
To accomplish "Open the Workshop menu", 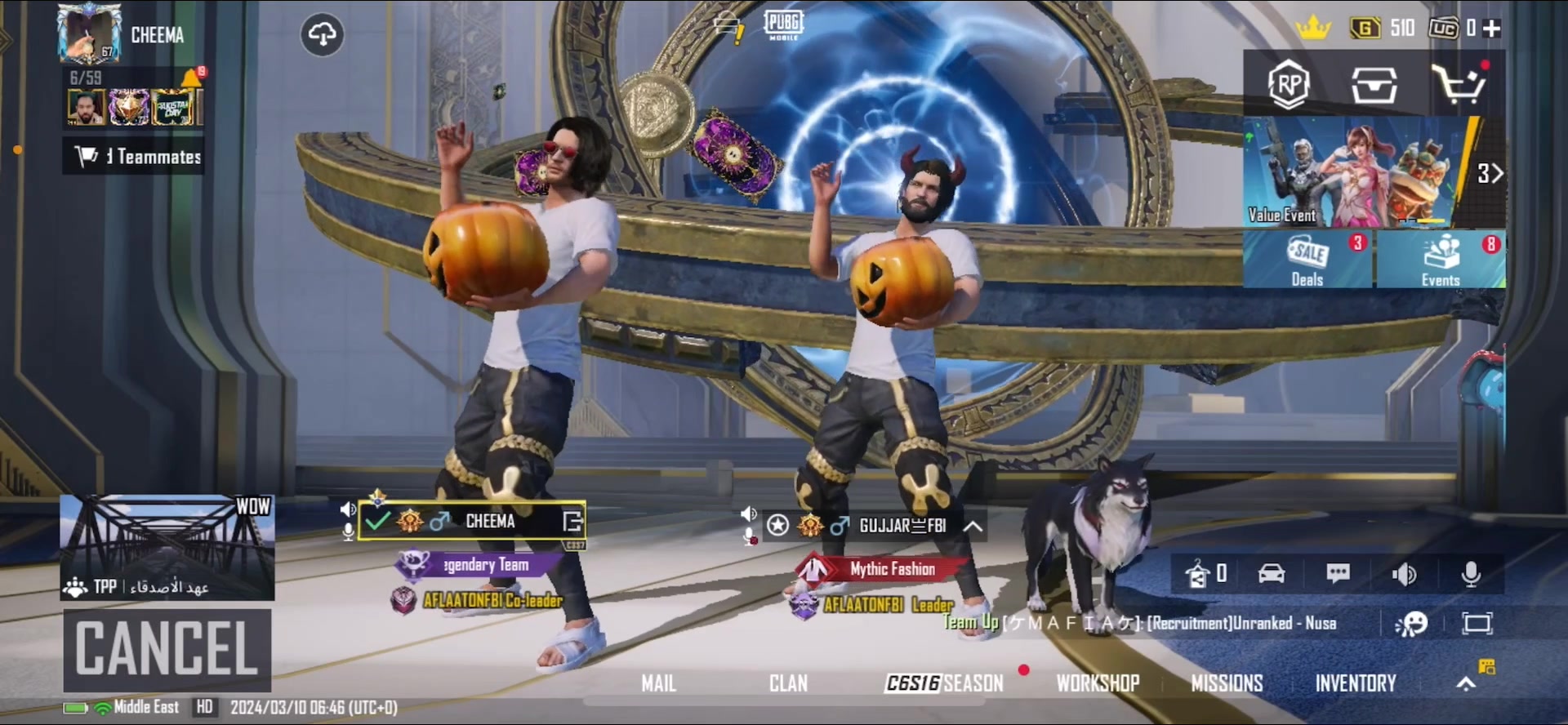I will click(x=1098, y=683).
